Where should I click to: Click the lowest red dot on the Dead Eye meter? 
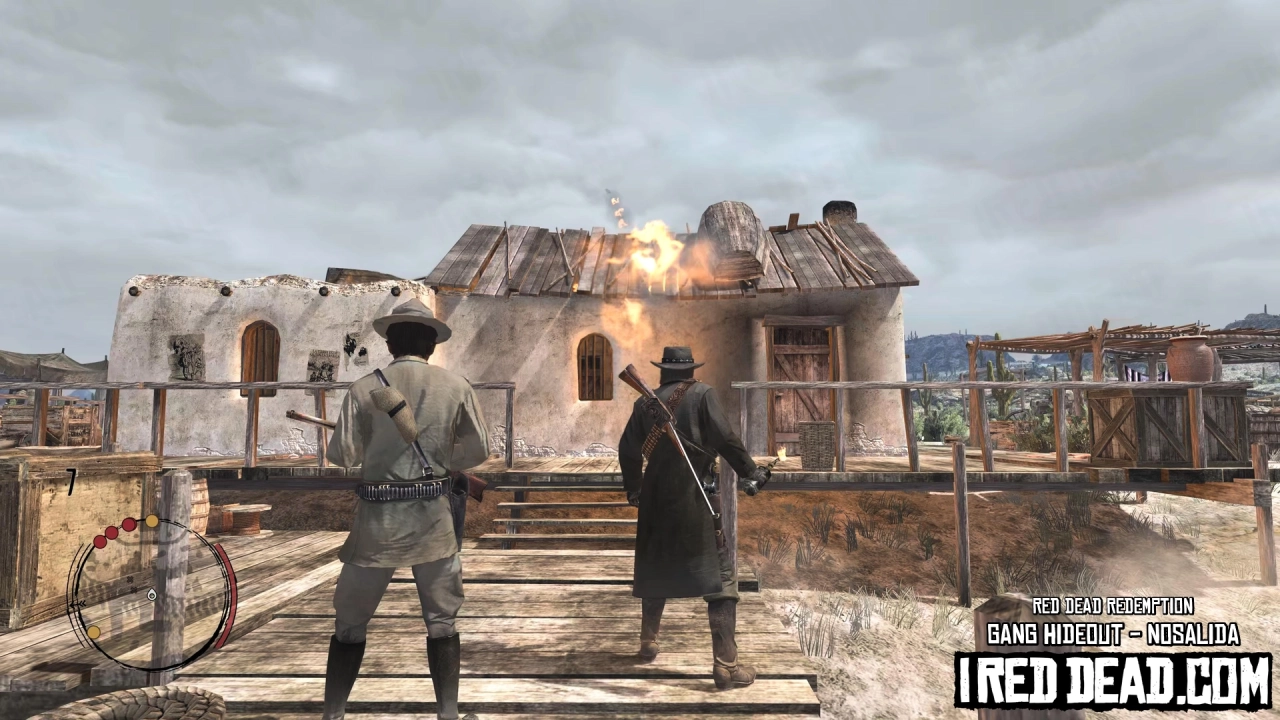(x=100, y=541)
